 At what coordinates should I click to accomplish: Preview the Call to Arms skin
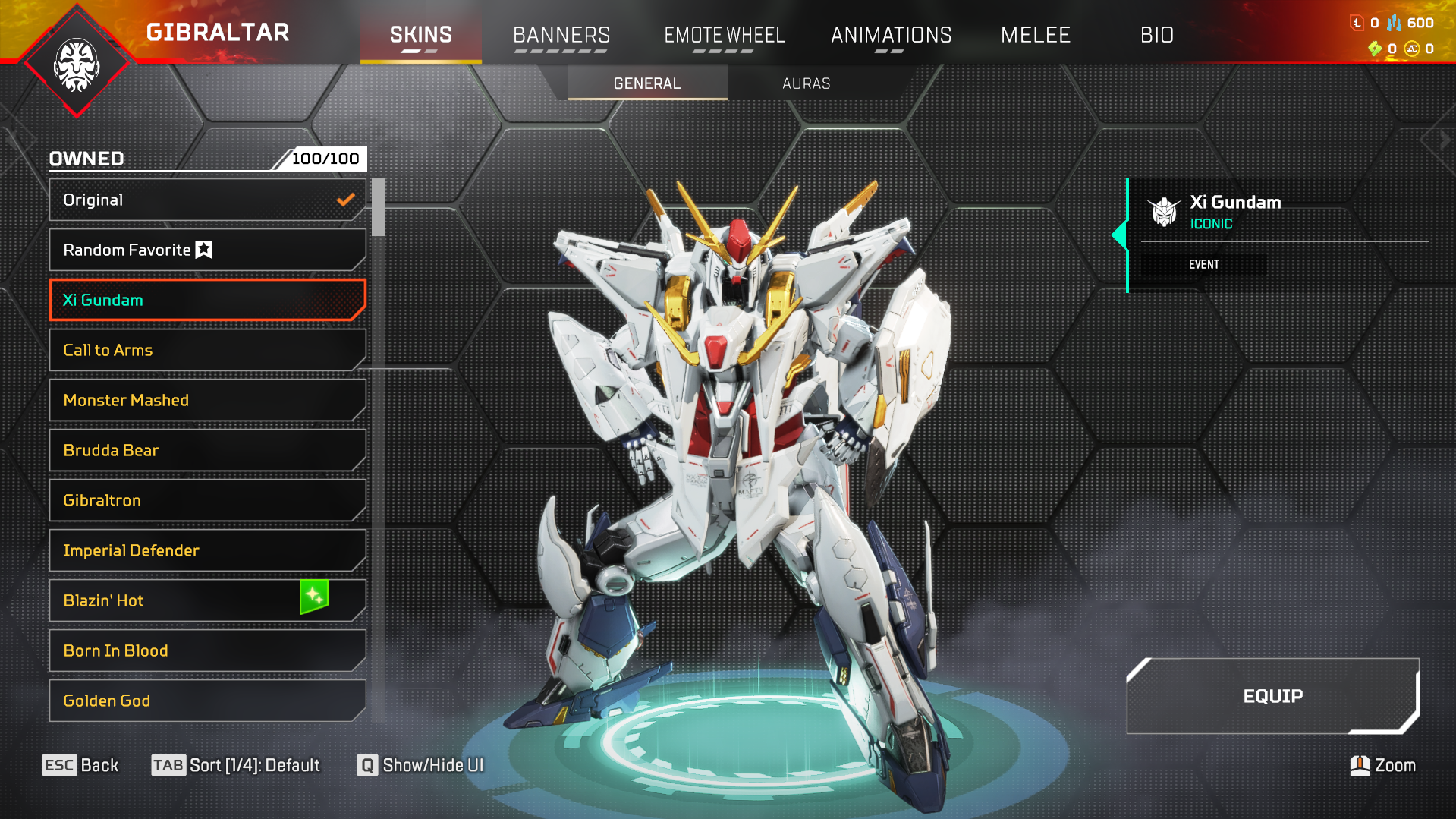pos(206,350)
